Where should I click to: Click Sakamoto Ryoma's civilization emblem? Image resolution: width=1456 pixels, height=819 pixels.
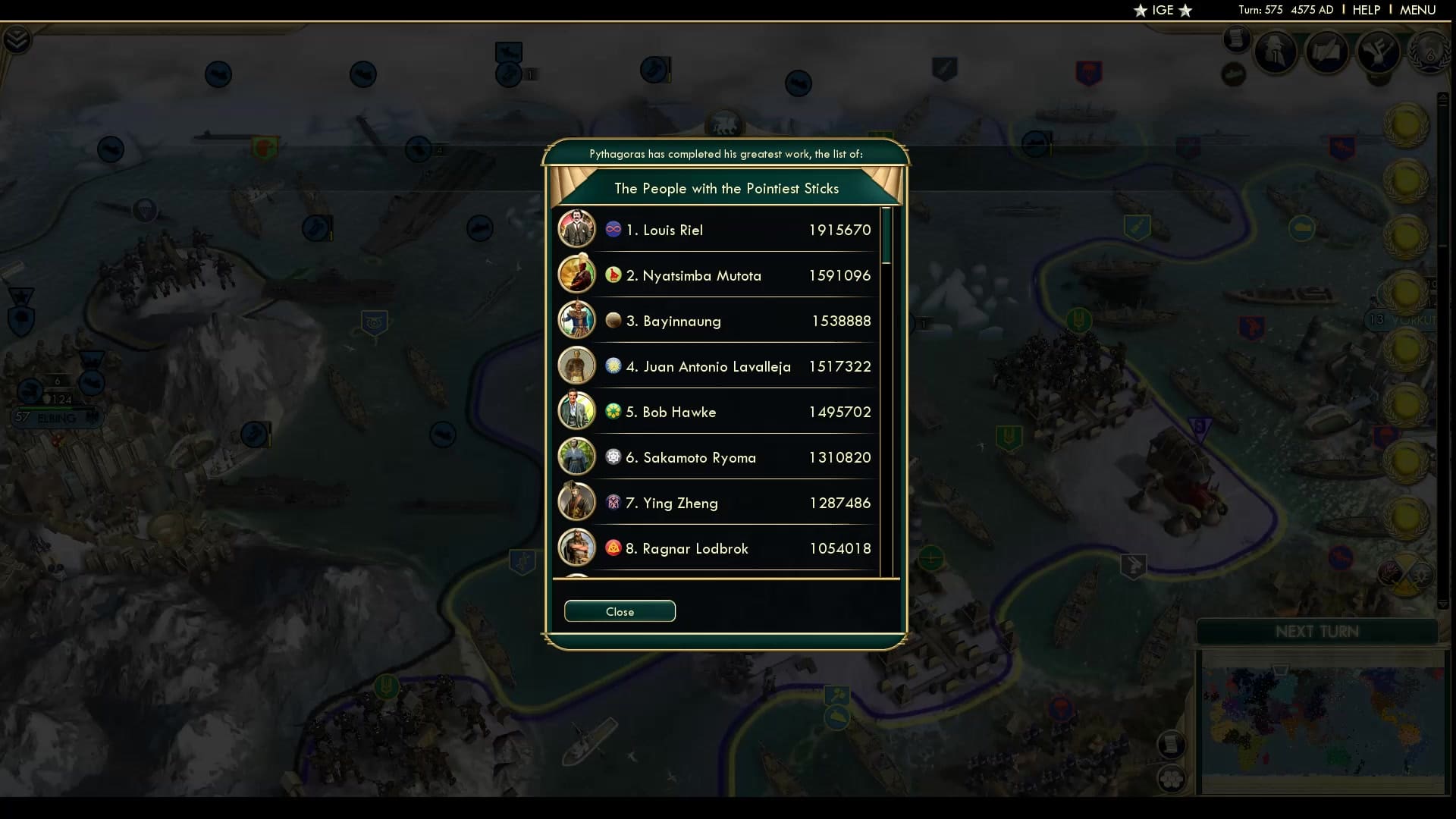613,457
